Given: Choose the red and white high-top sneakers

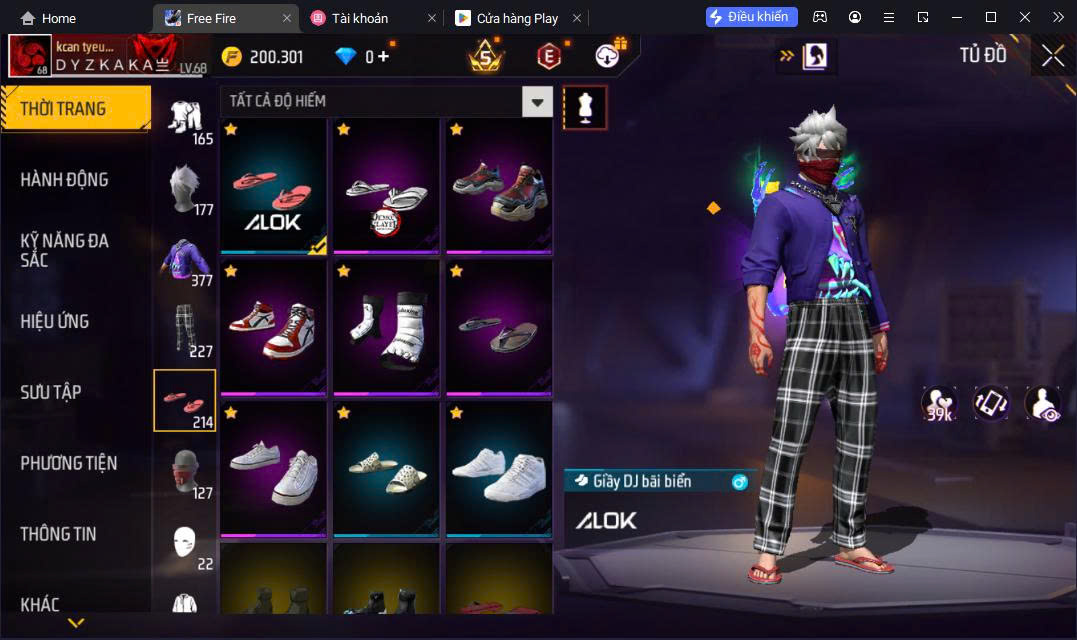Looking at the screenshot, I should click(x=273, y=328).
